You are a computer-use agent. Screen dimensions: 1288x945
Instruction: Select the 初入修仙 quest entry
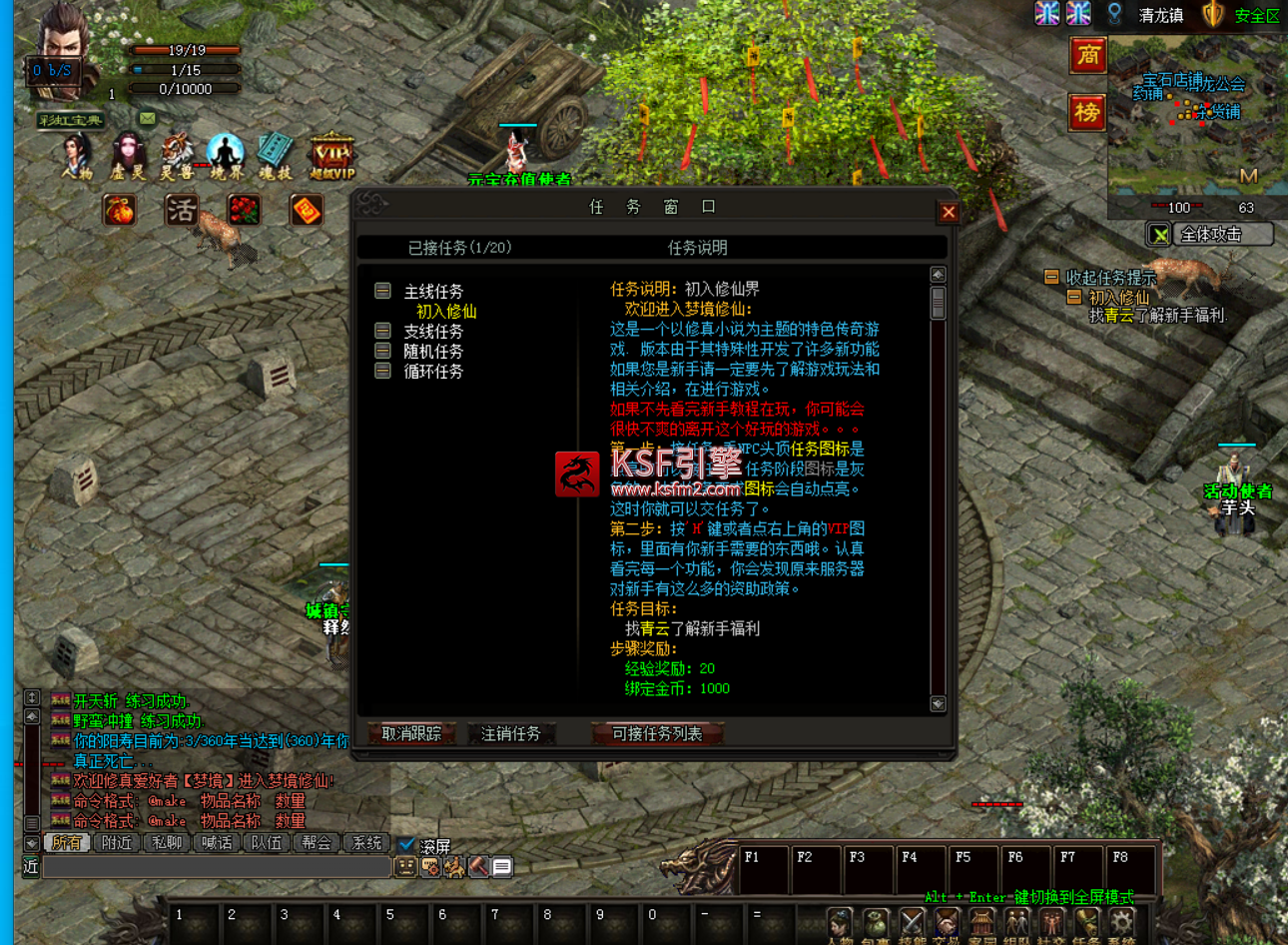(446, 312)
